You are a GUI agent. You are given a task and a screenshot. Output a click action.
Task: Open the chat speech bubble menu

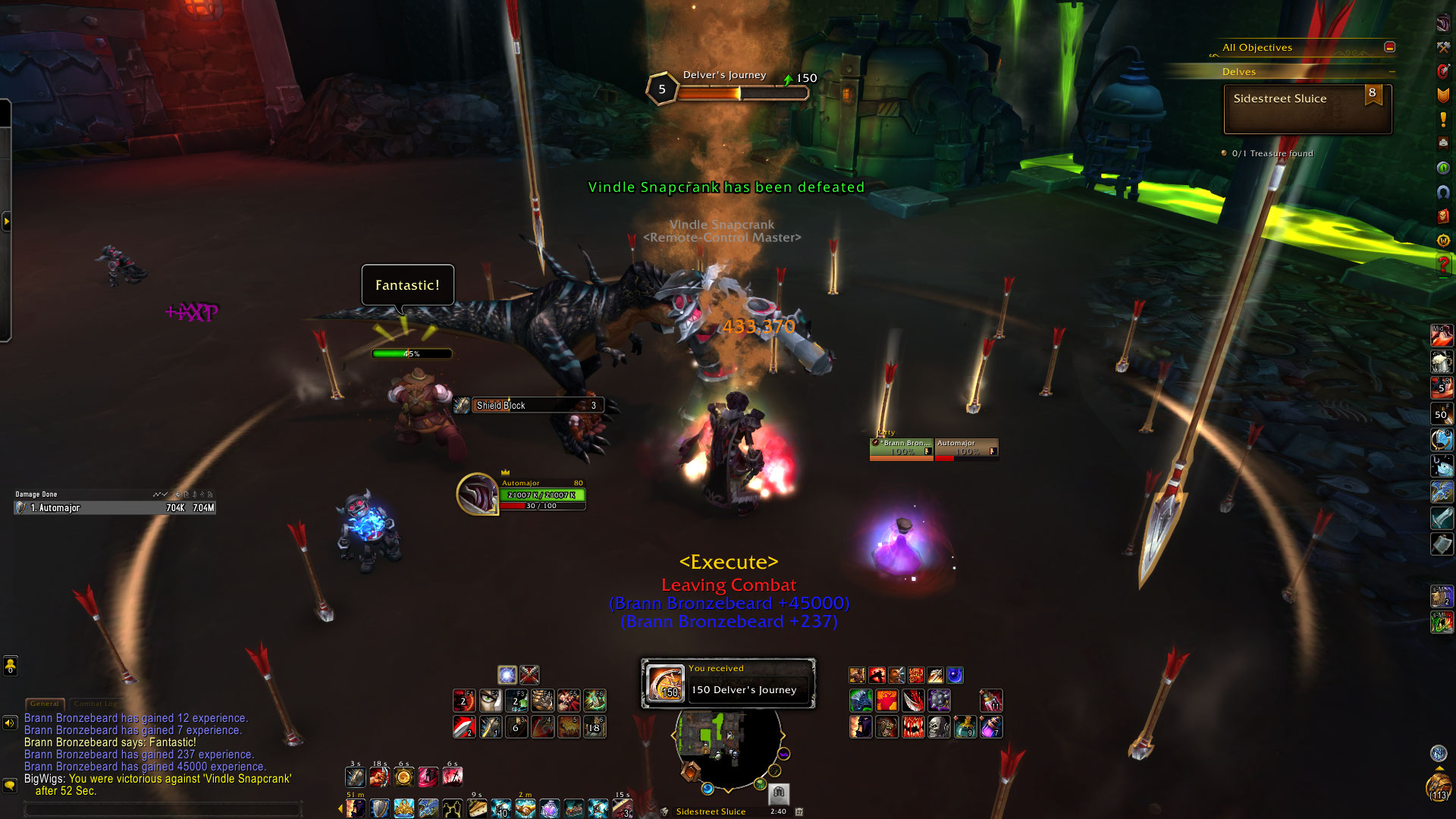coord(10,785)
